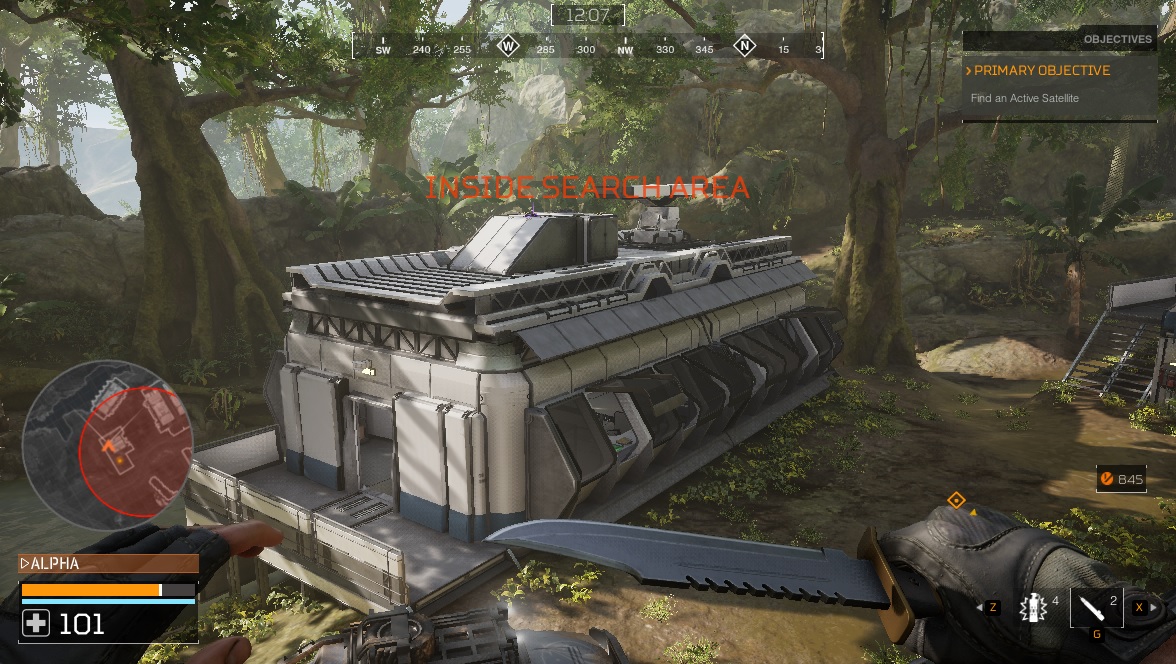Click the orange diamond objective marker
The height and width of the screenshot is (664, 1176).
pyautogui.click(x=956, y=500)
